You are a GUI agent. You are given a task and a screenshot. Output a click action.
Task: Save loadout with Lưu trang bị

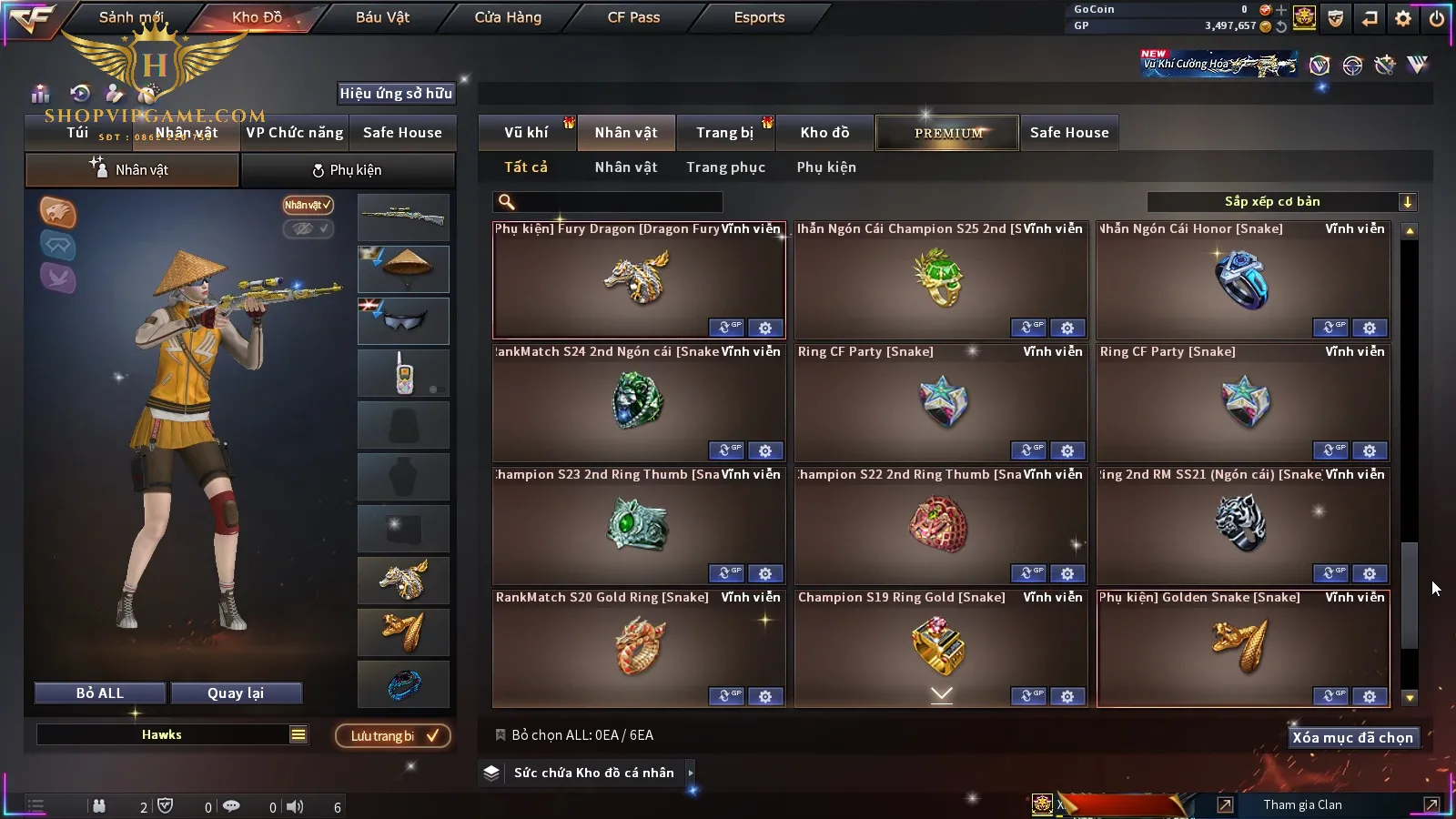click(x=393, y=736)
